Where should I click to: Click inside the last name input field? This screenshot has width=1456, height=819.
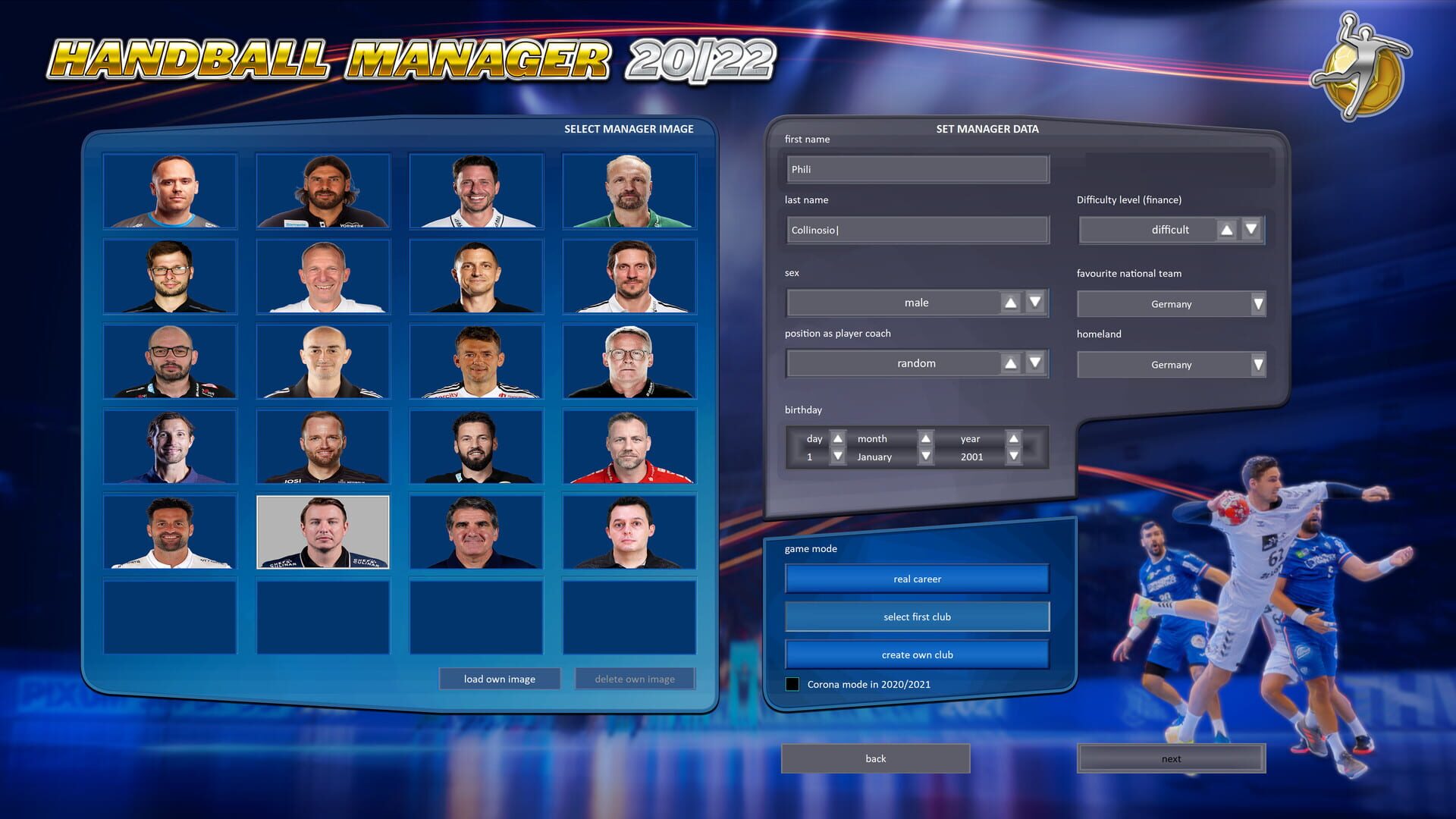click(917, 229)
